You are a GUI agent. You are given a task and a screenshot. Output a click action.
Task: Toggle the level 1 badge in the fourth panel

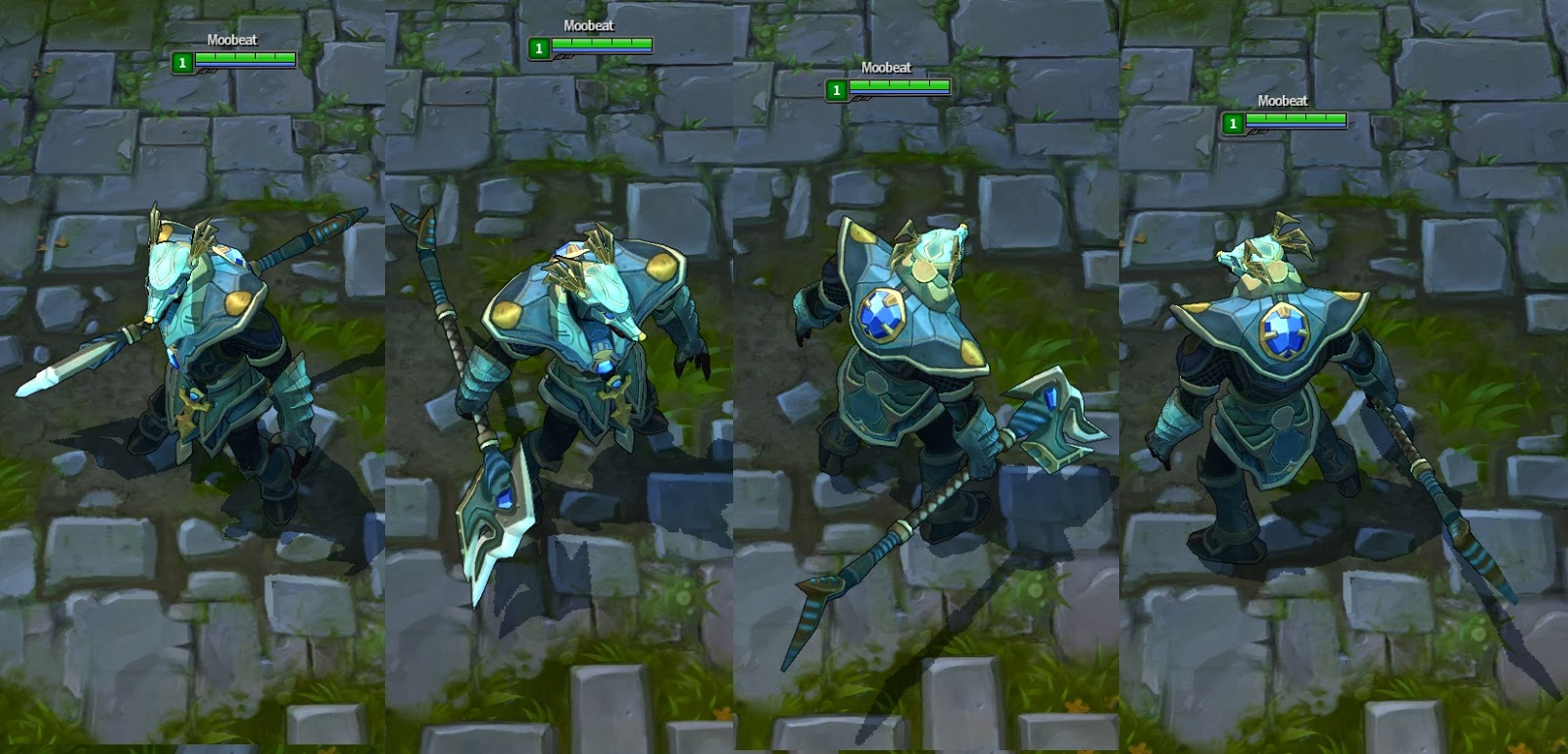(x=1233, y=125)
